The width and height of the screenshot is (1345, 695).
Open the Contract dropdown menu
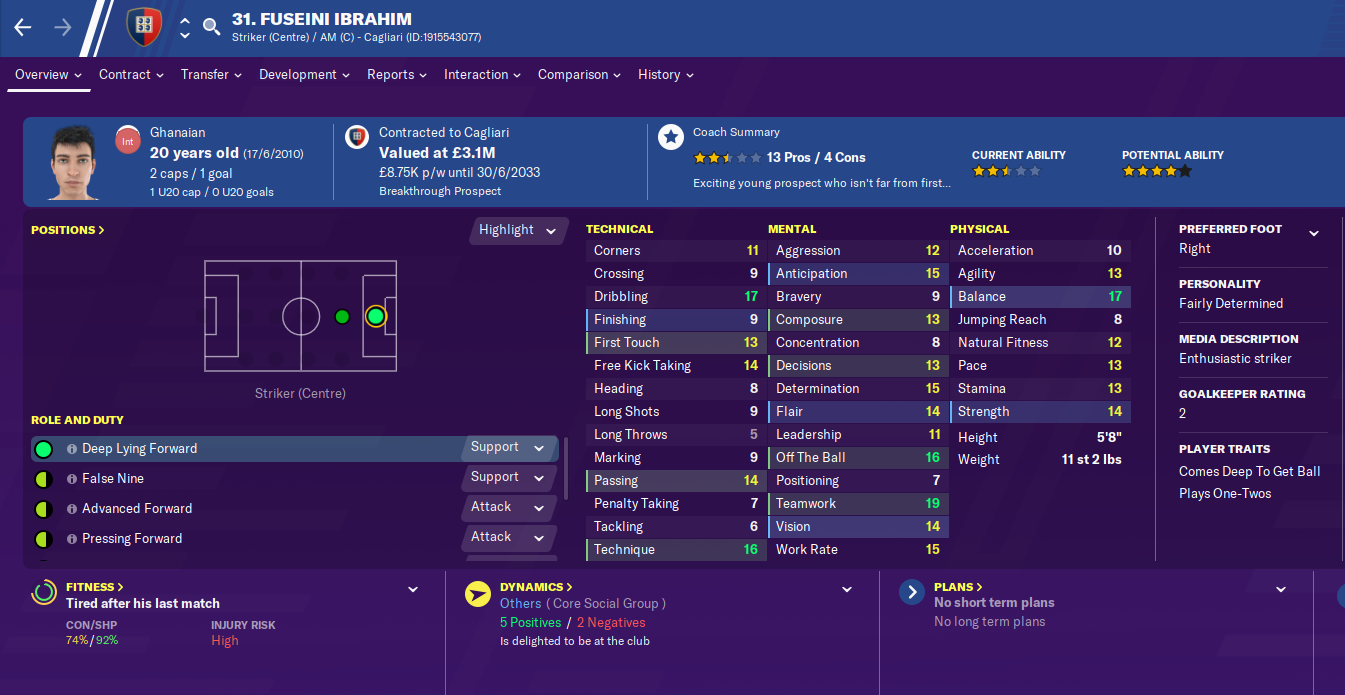[131, 75]
